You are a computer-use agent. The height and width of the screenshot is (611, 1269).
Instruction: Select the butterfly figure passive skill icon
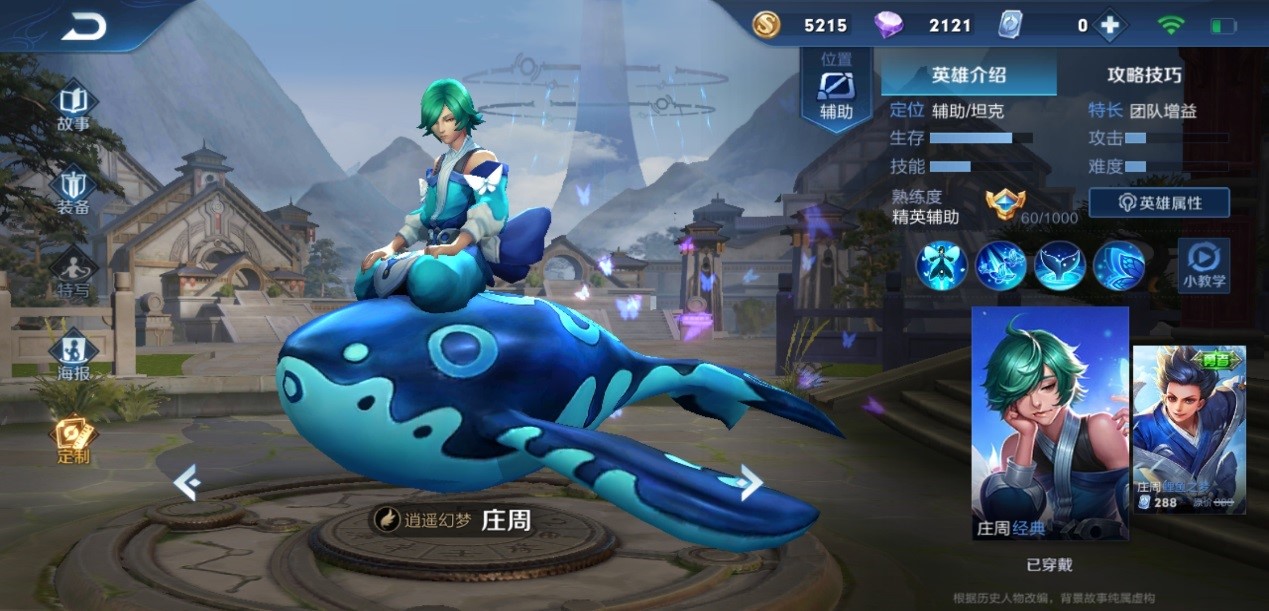942,266
